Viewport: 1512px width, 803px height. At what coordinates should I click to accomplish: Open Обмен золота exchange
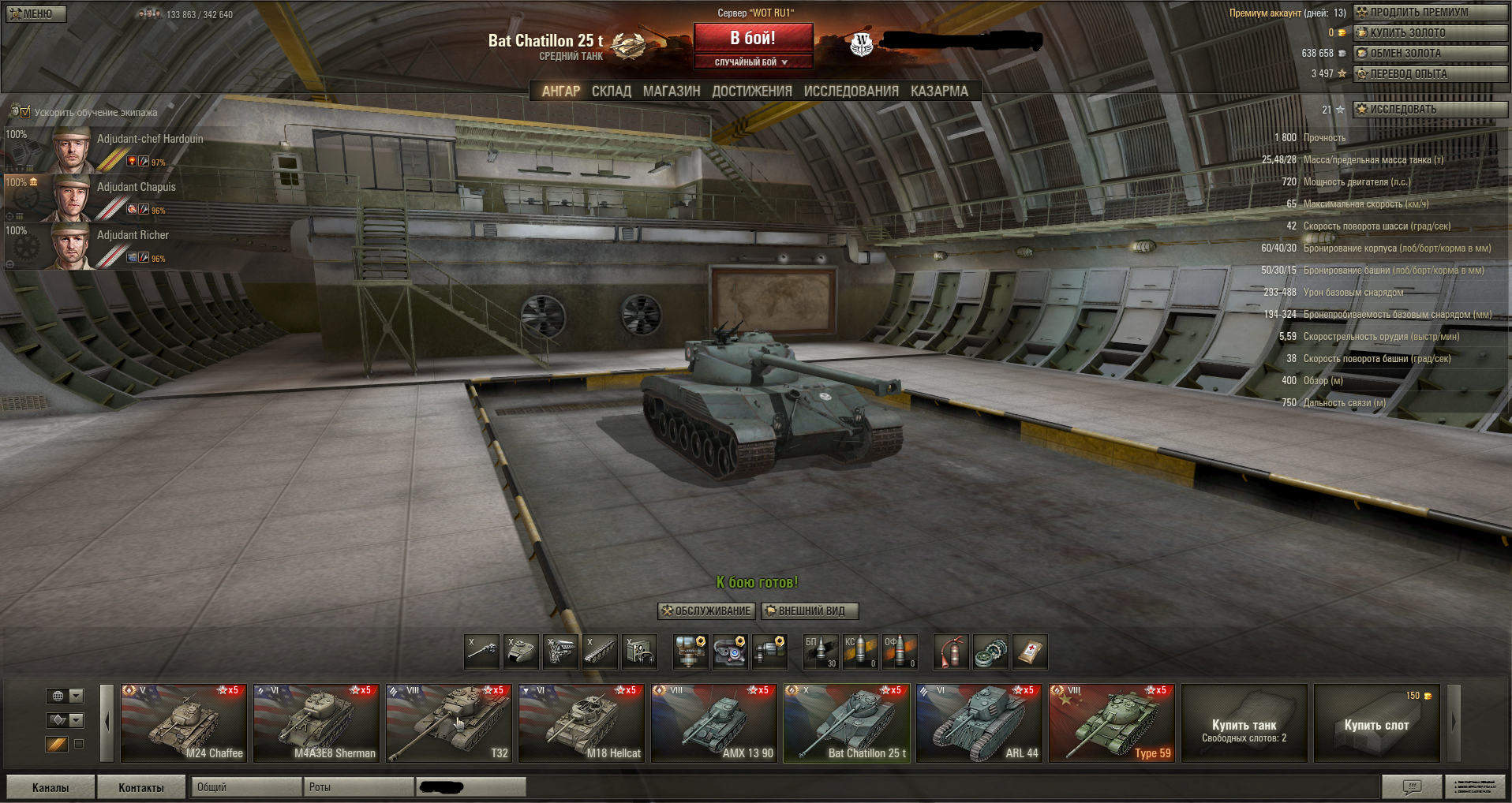[1430, 54]
